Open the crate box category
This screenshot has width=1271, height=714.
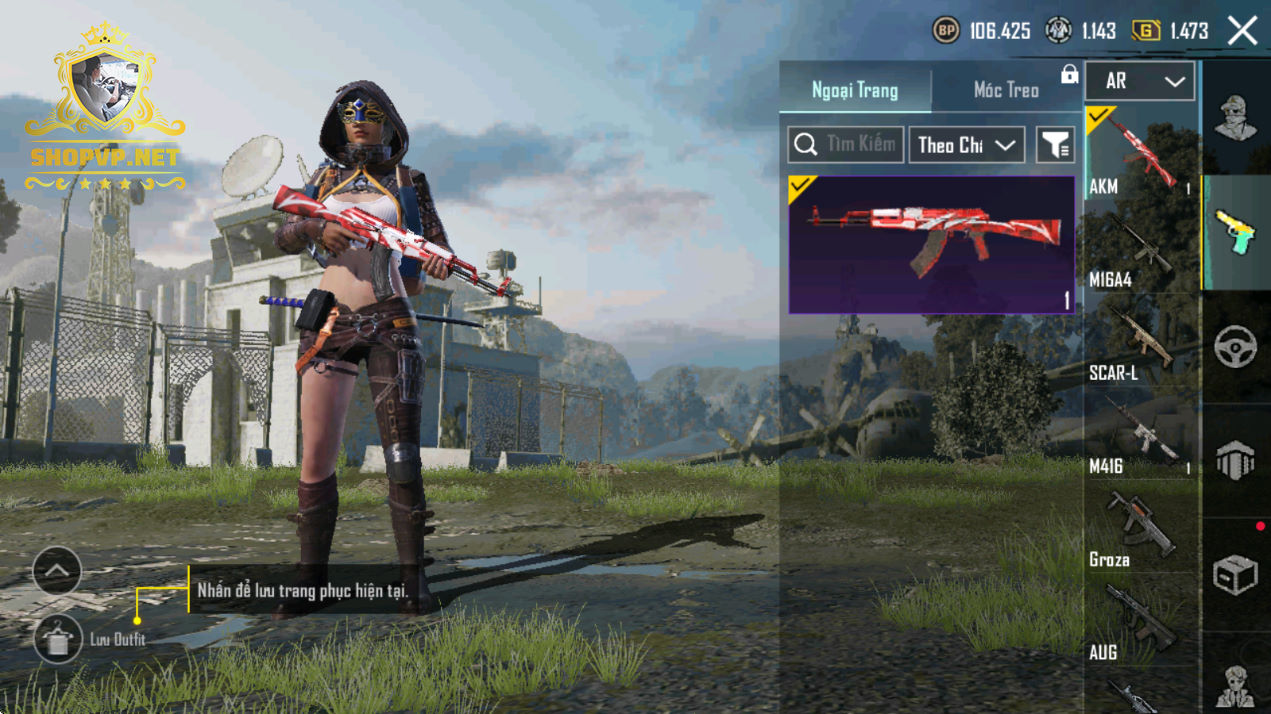[1236, 575]
